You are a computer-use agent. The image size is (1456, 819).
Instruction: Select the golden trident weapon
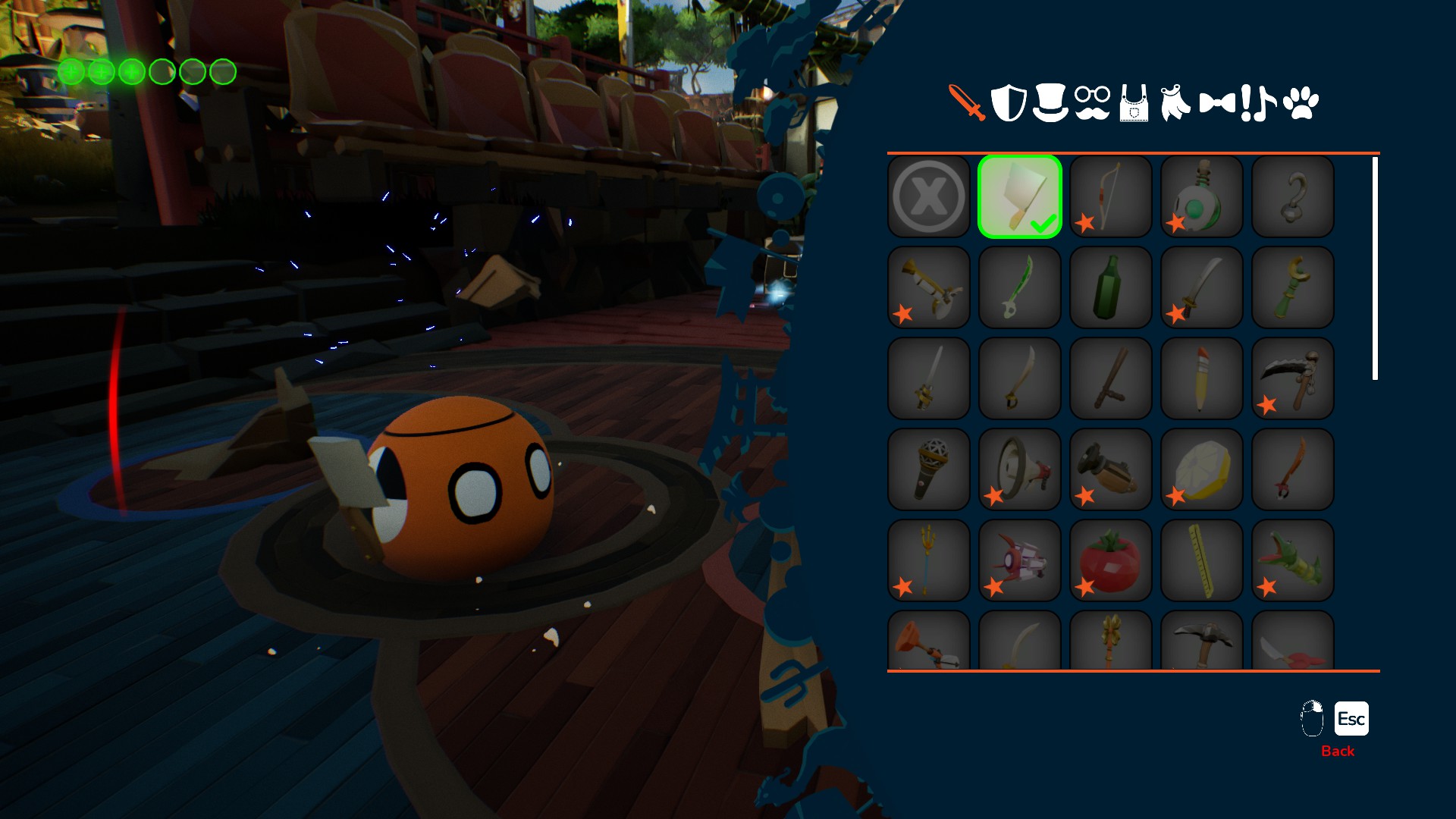pos(929,560)
